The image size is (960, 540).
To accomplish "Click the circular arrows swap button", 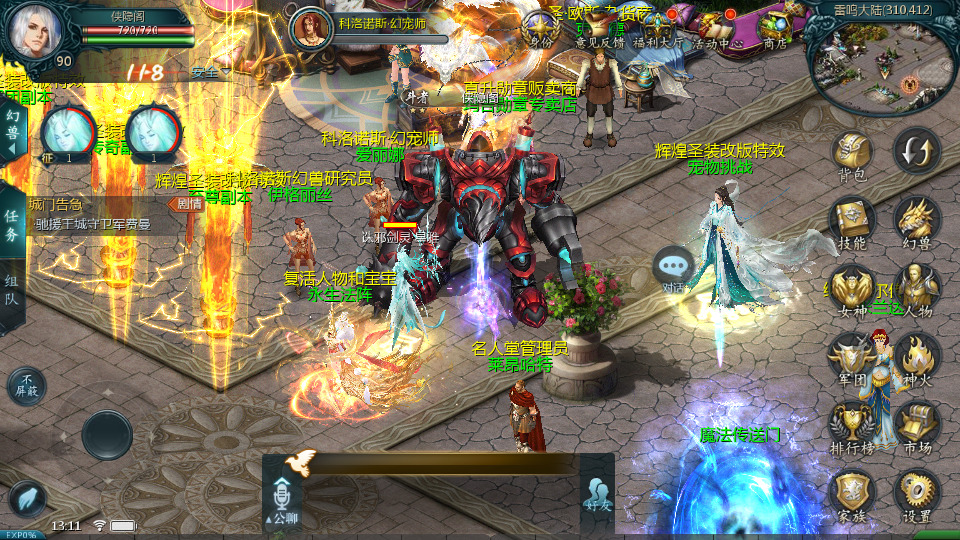I will coord(916,151).
